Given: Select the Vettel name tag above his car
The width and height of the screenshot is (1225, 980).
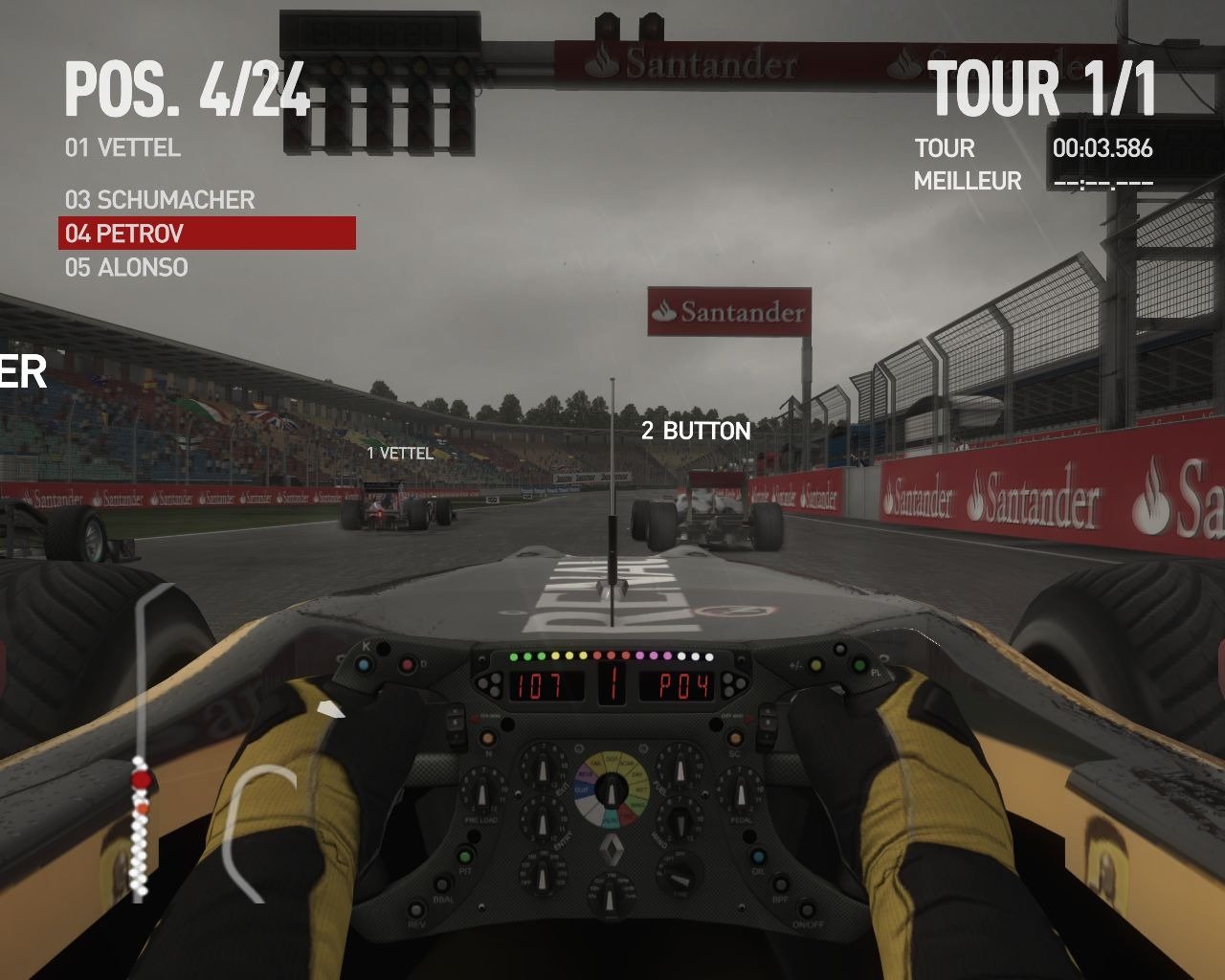Looking at the screenshot, I should [400, 453].
